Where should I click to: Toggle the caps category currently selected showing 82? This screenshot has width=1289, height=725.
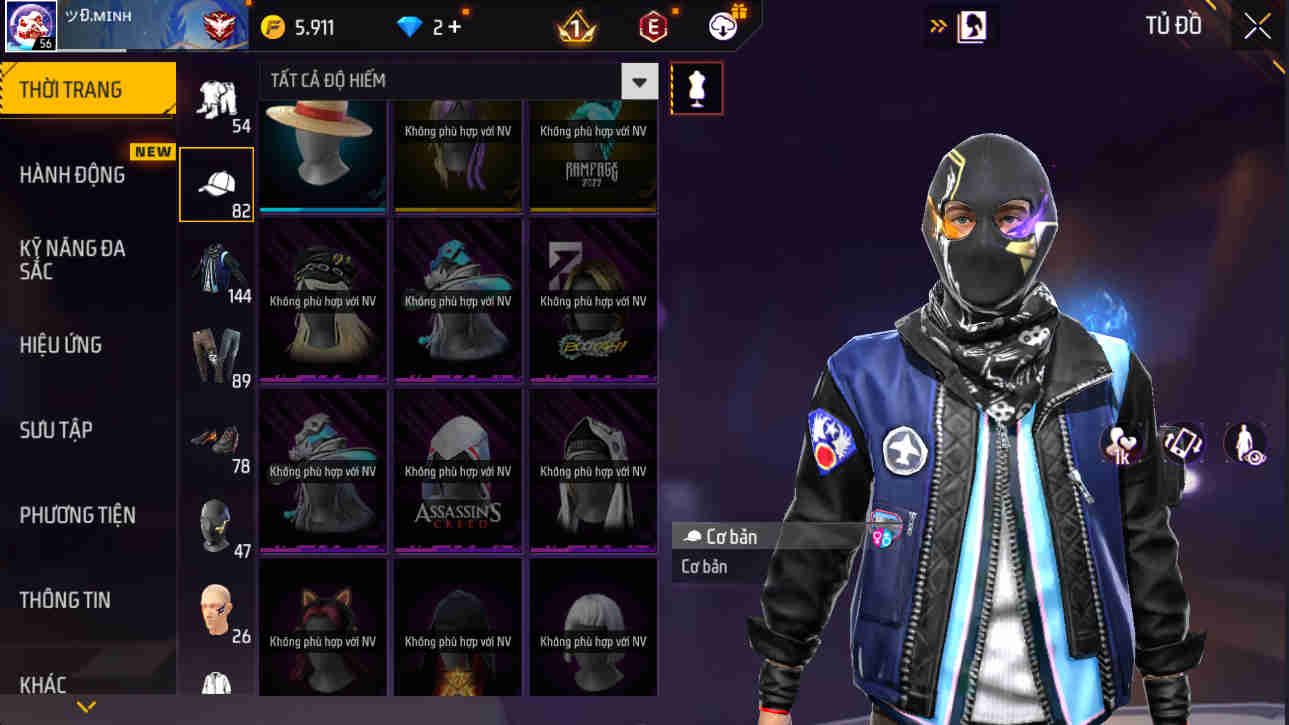(217, 183)
